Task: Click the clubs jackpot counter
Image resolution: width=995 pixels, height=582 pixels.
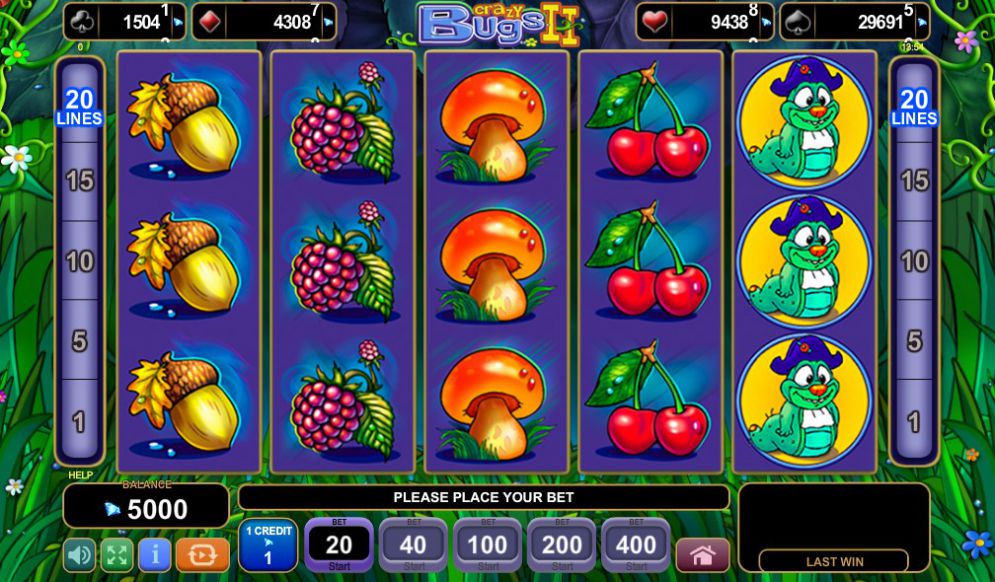Action: coord(125,22)
